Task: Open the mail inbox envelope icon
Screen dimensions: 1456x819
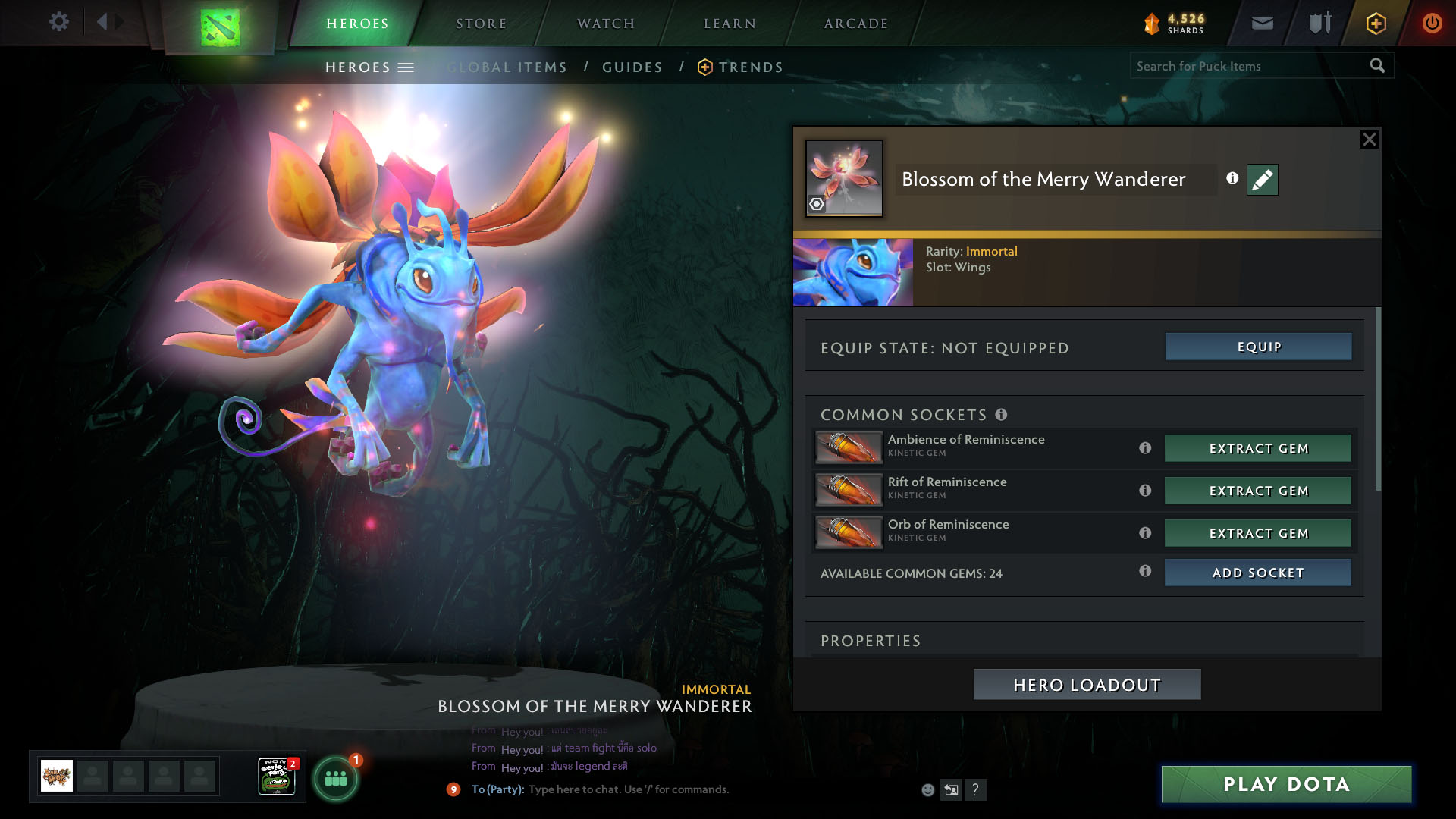Action: (1262, 24)
